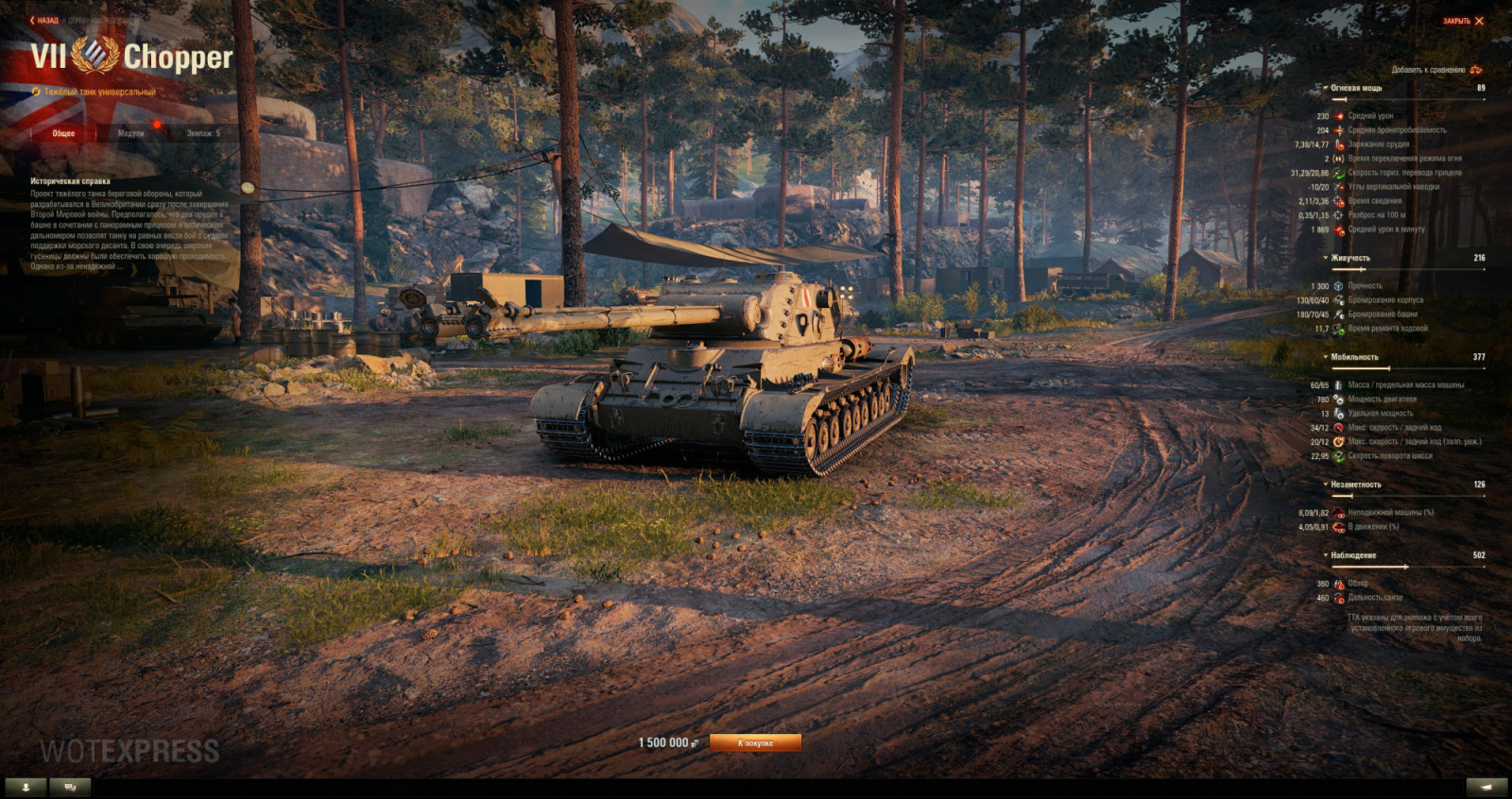Viewport: 1512px width, 799px height.
Task: Switch to the Модули tab
Action: point(130,133)
